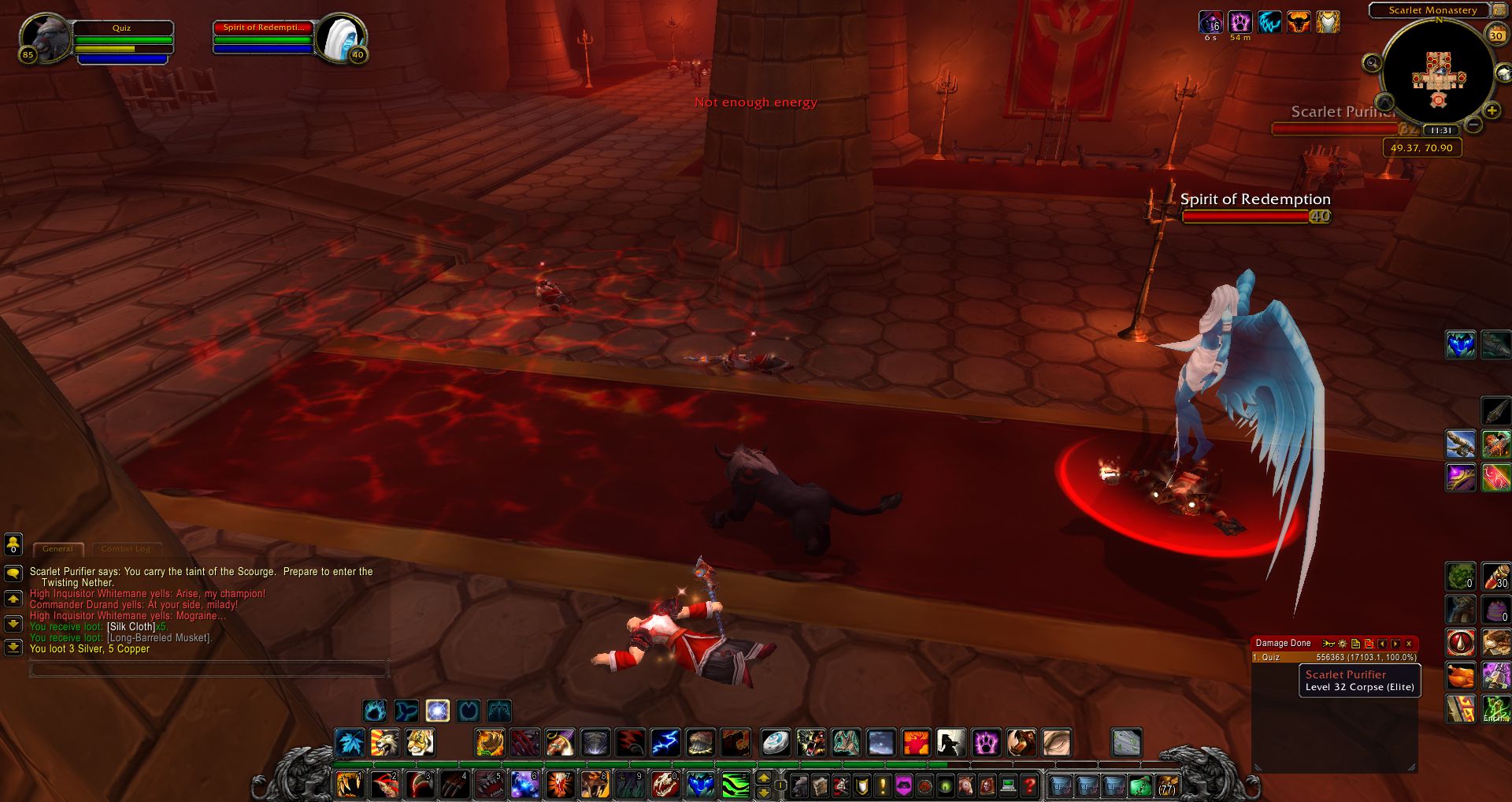Click the purple paw buff icon
This screenshot has height=802, width=1512.
tap(1240, 22)
